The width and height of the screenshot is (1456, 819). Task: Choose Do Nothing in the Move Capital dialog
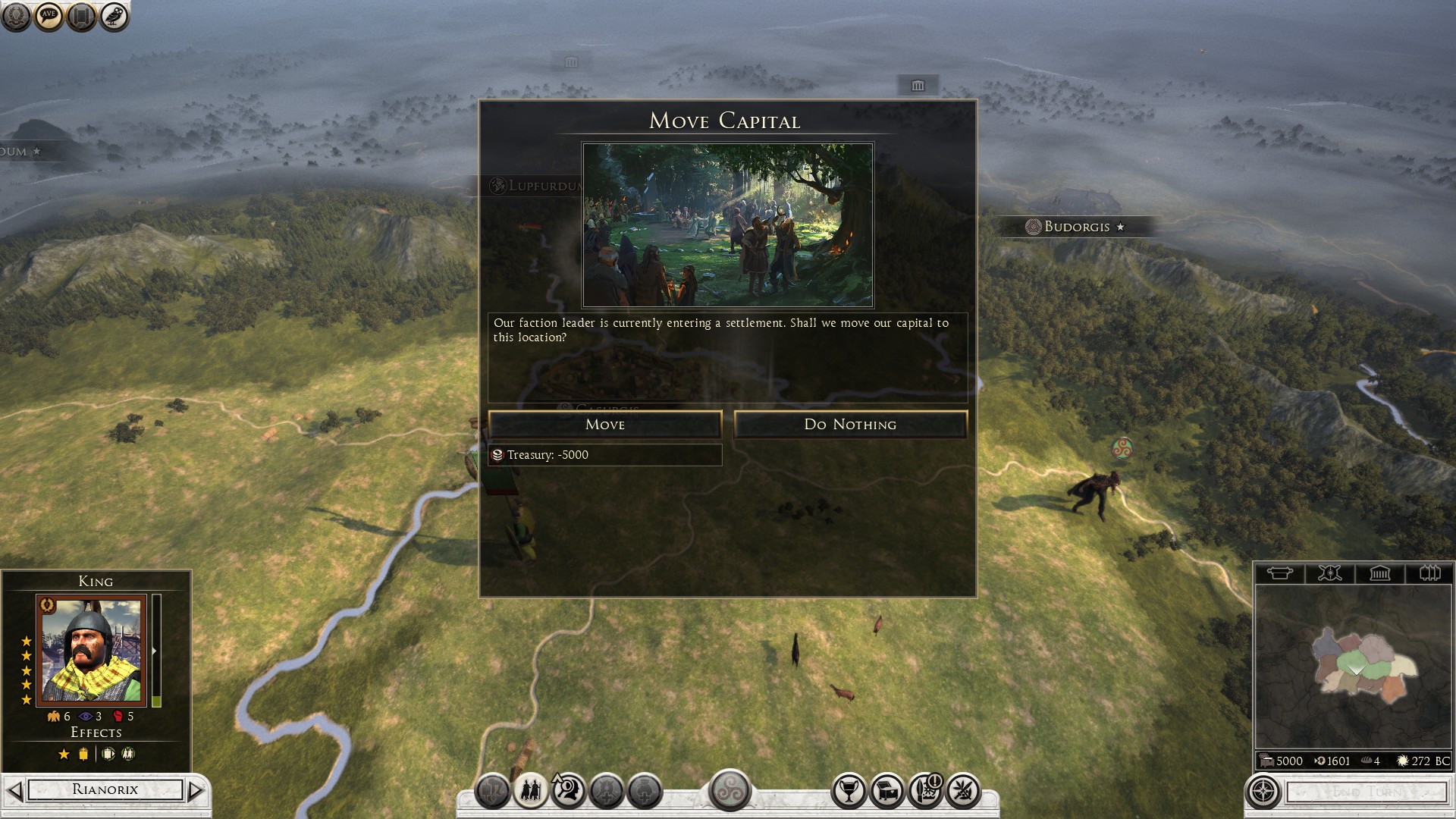850,425
